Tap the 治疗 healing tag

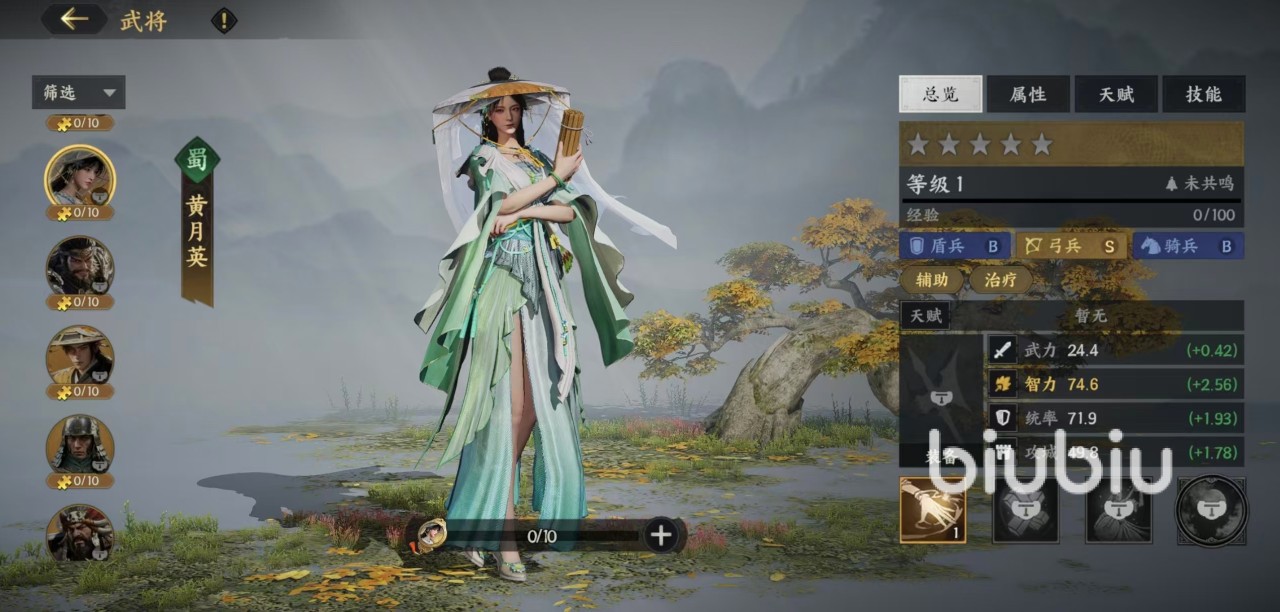[x=1001, y=280]
